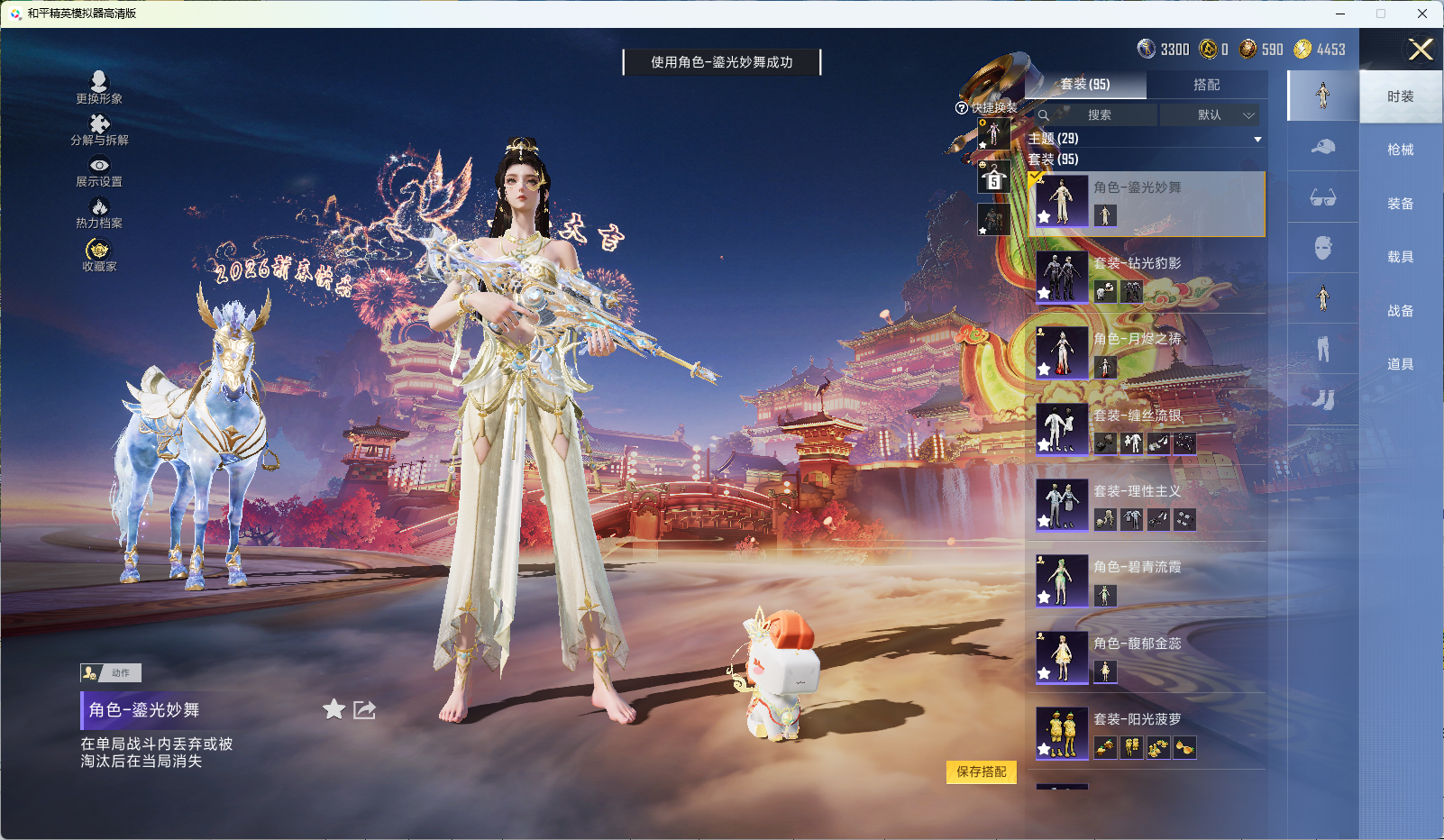Select the cap icon in the category sidebar

(1323, 147)
